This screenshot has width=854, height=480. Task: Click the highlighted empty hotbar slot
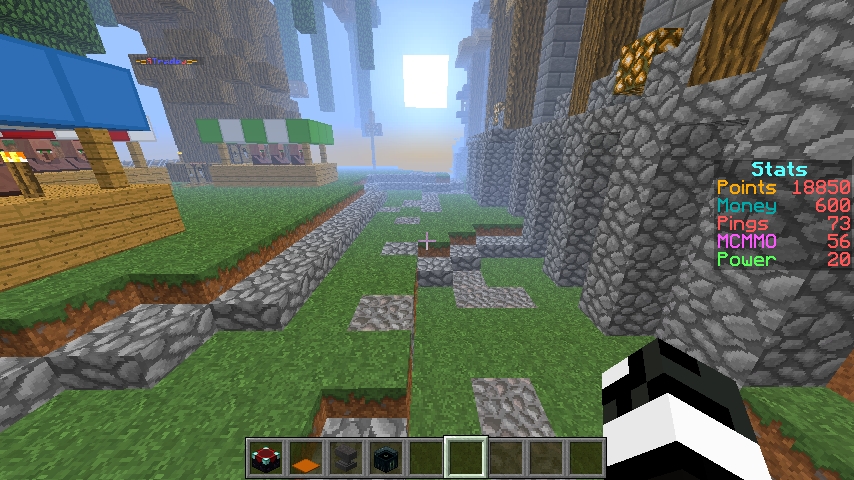click(466, 459)
